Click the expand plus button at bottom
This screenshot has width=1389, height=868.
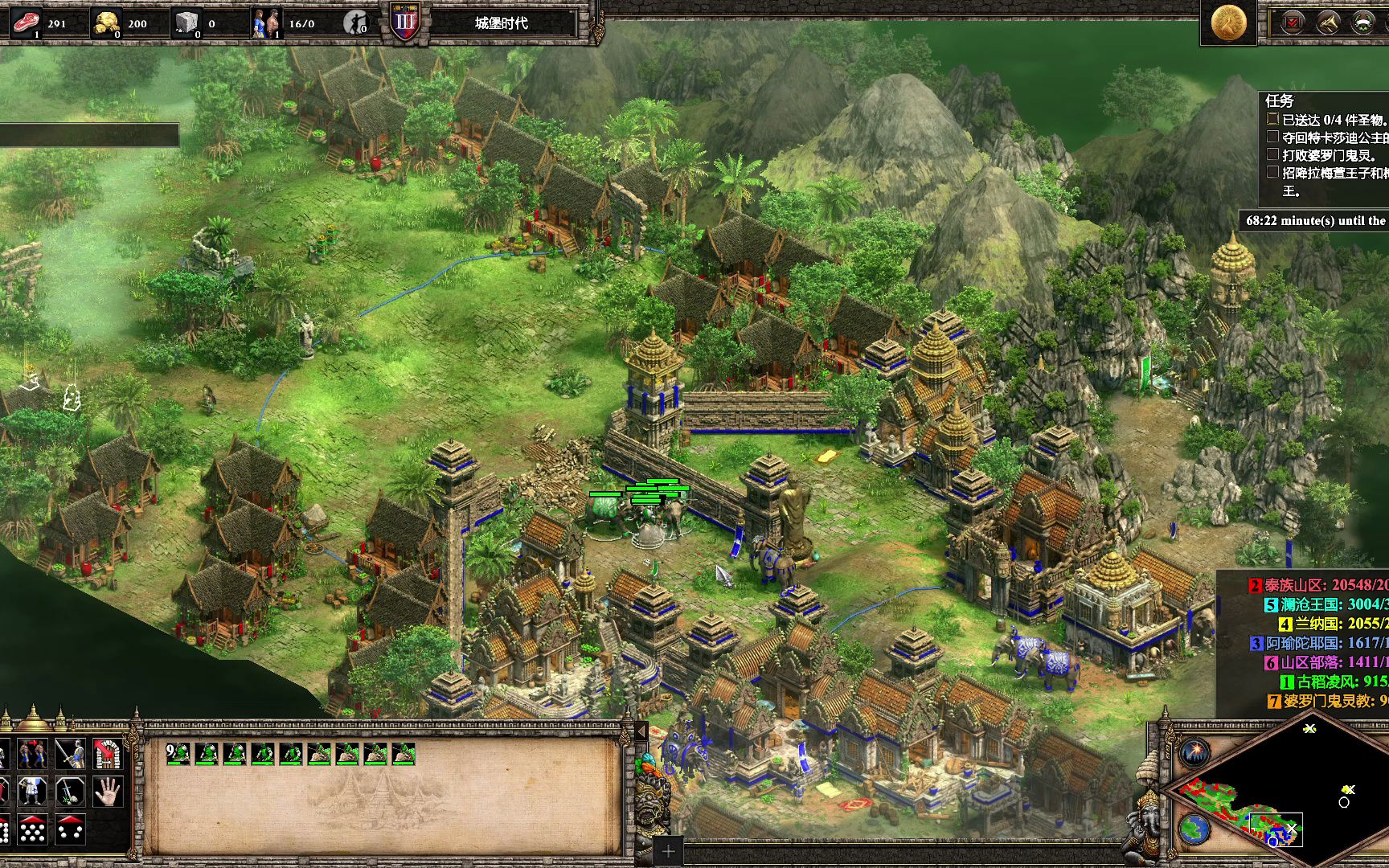[x=668, y=852]
